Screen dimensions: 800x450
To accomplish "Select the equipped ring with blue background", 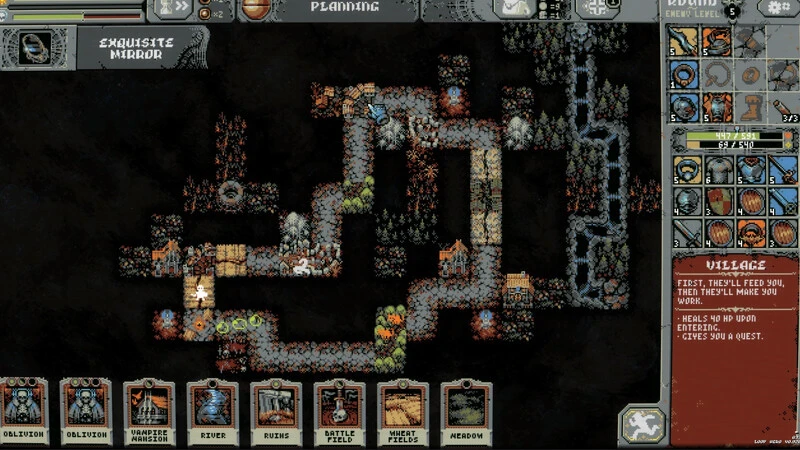I will [x=685, y=74].
